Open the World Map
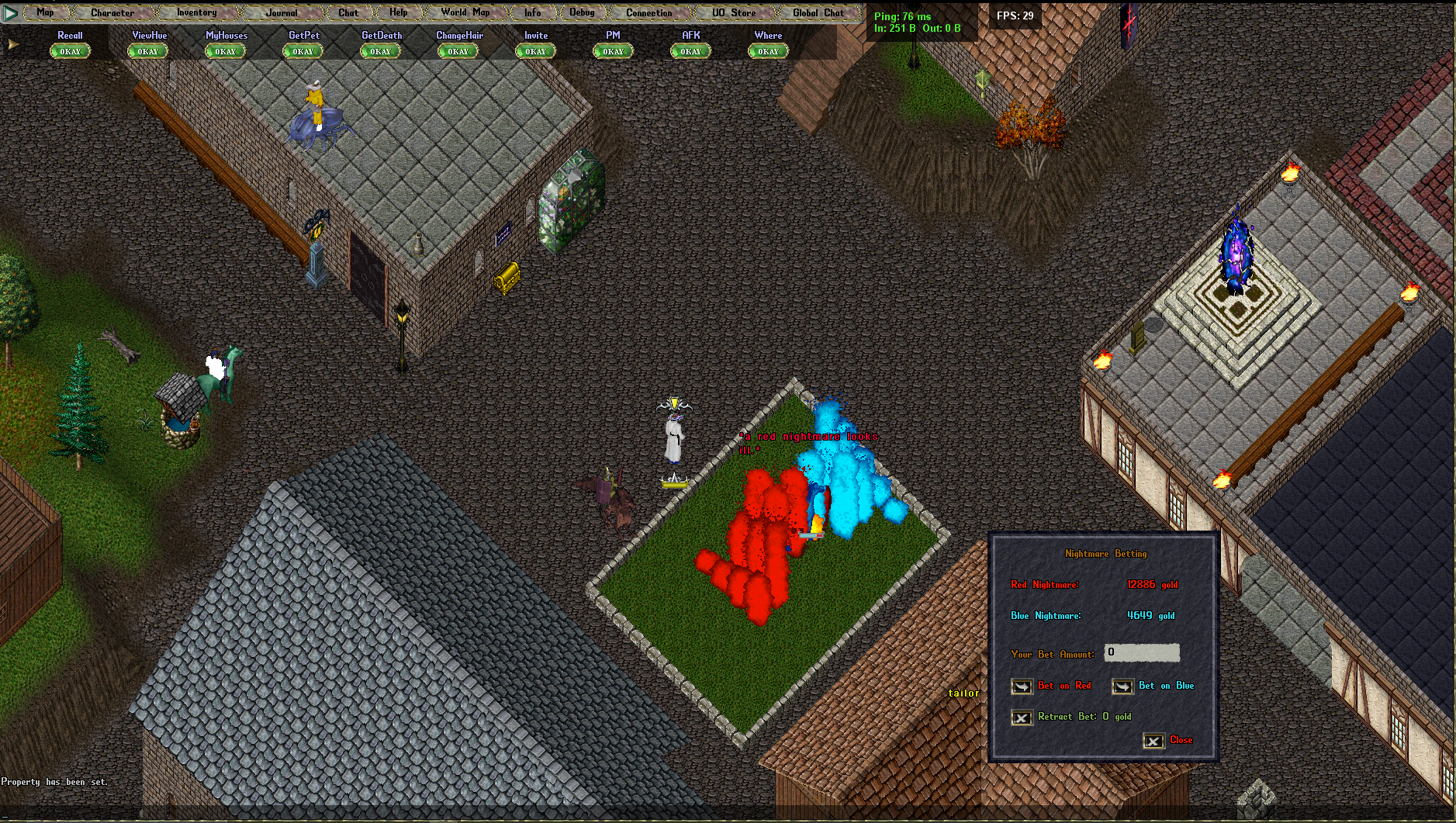Screen dimensions: 1456x823 coord(465,12)
